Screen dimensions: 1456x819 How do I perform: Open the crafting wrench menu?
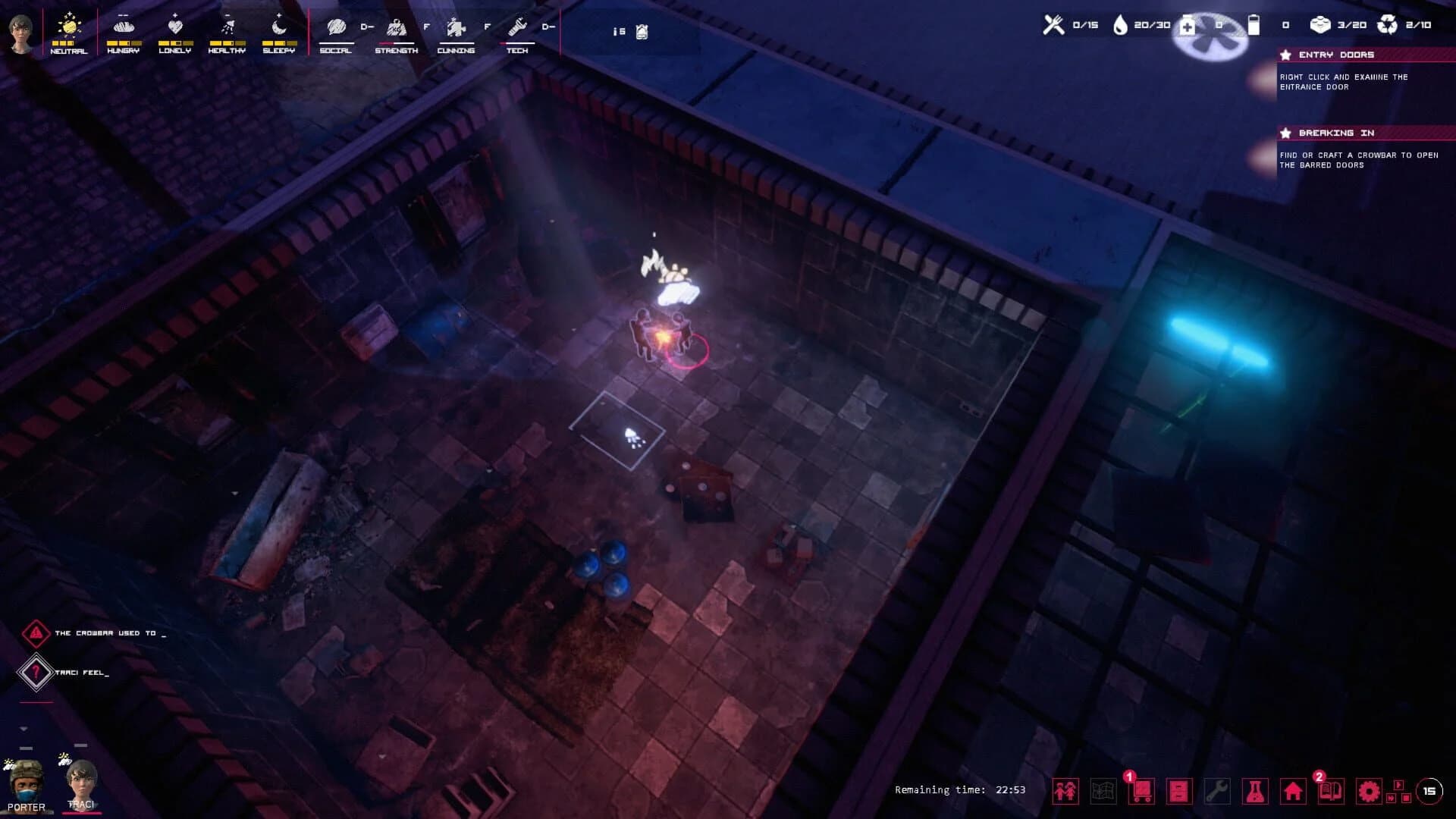tap(1217, 791)
